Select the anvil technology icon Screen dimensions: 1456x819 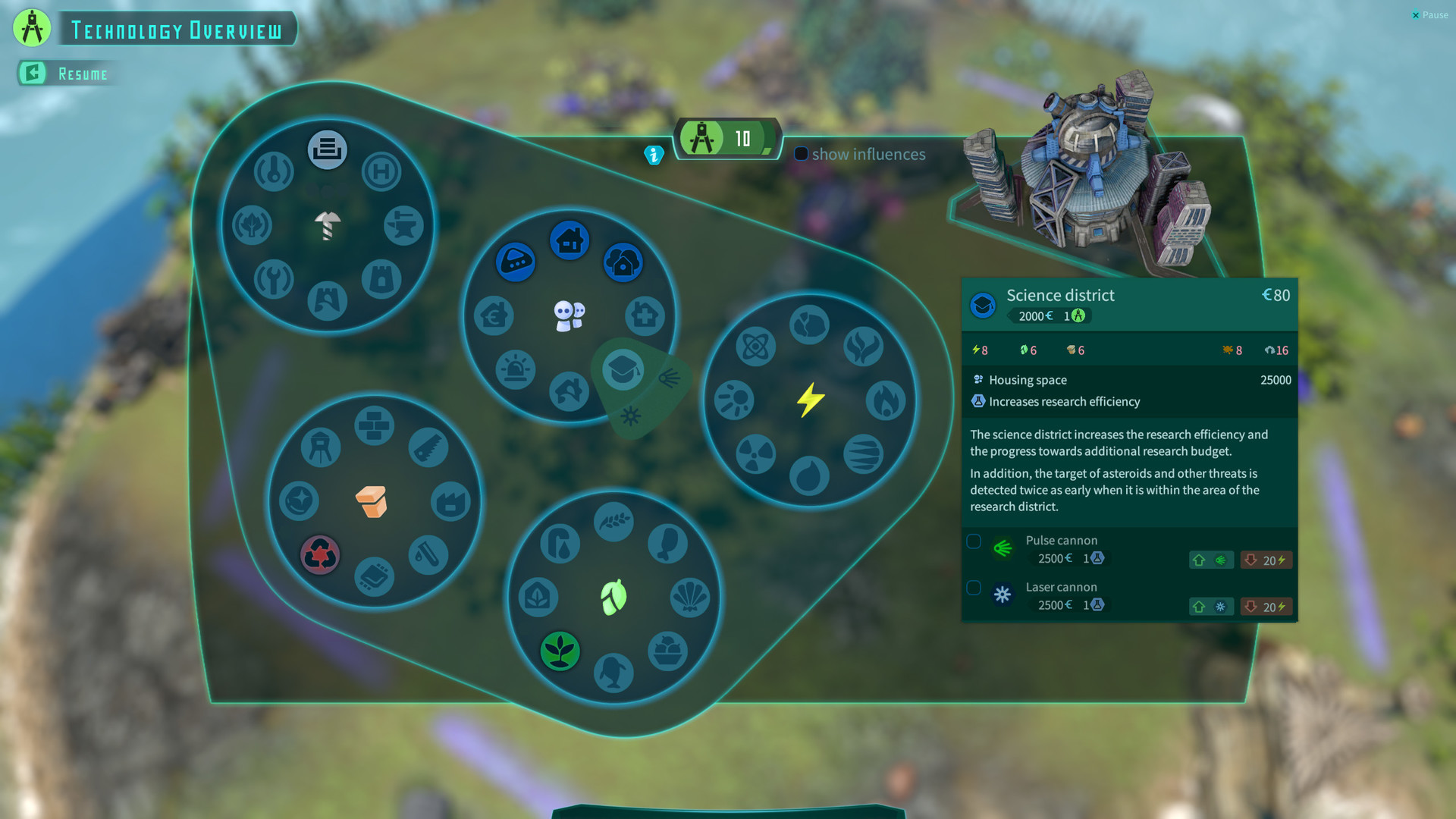(403, 225)
